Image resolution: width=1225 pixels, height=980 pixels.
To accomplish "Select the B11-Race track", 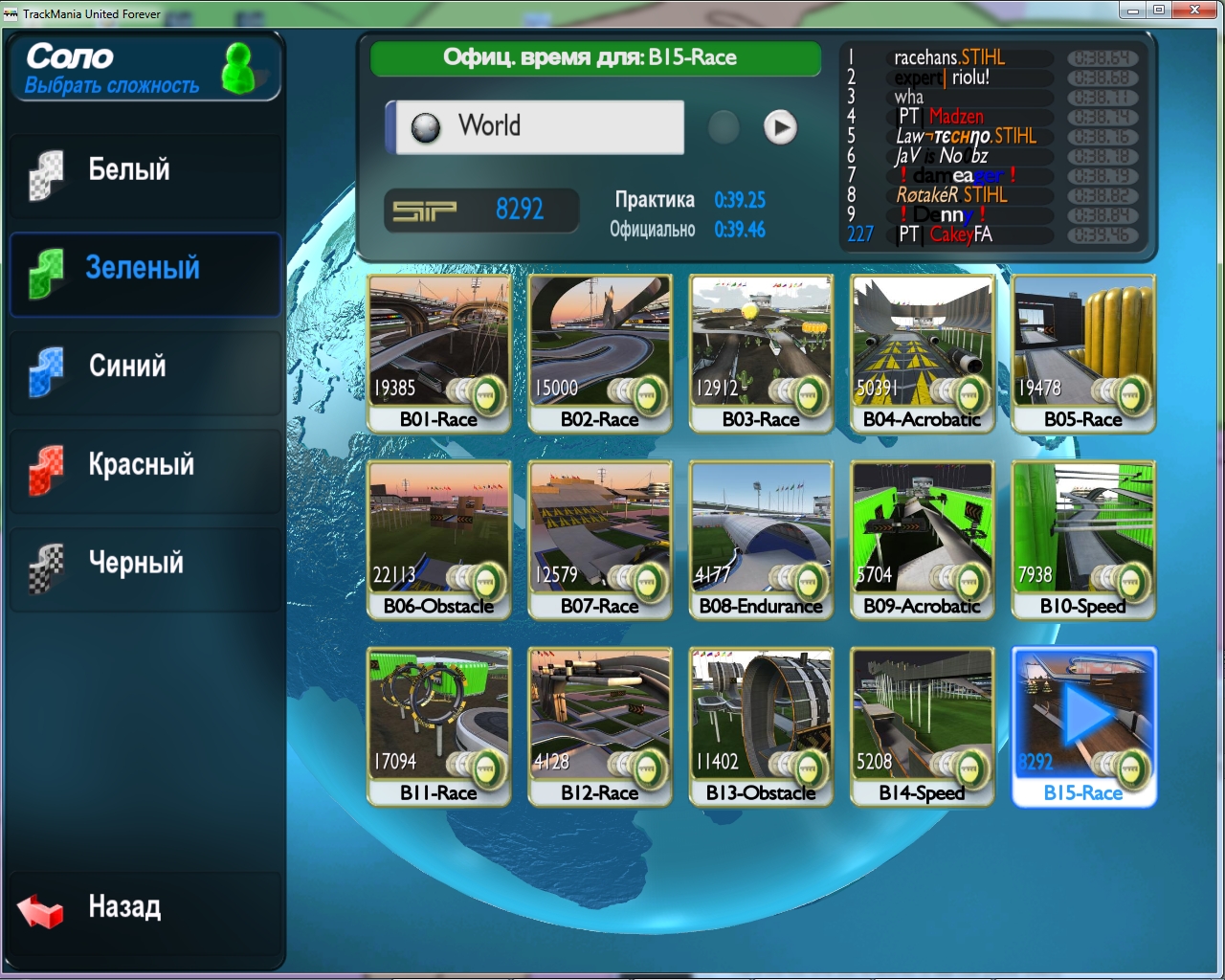I will [x=438, y=725].
